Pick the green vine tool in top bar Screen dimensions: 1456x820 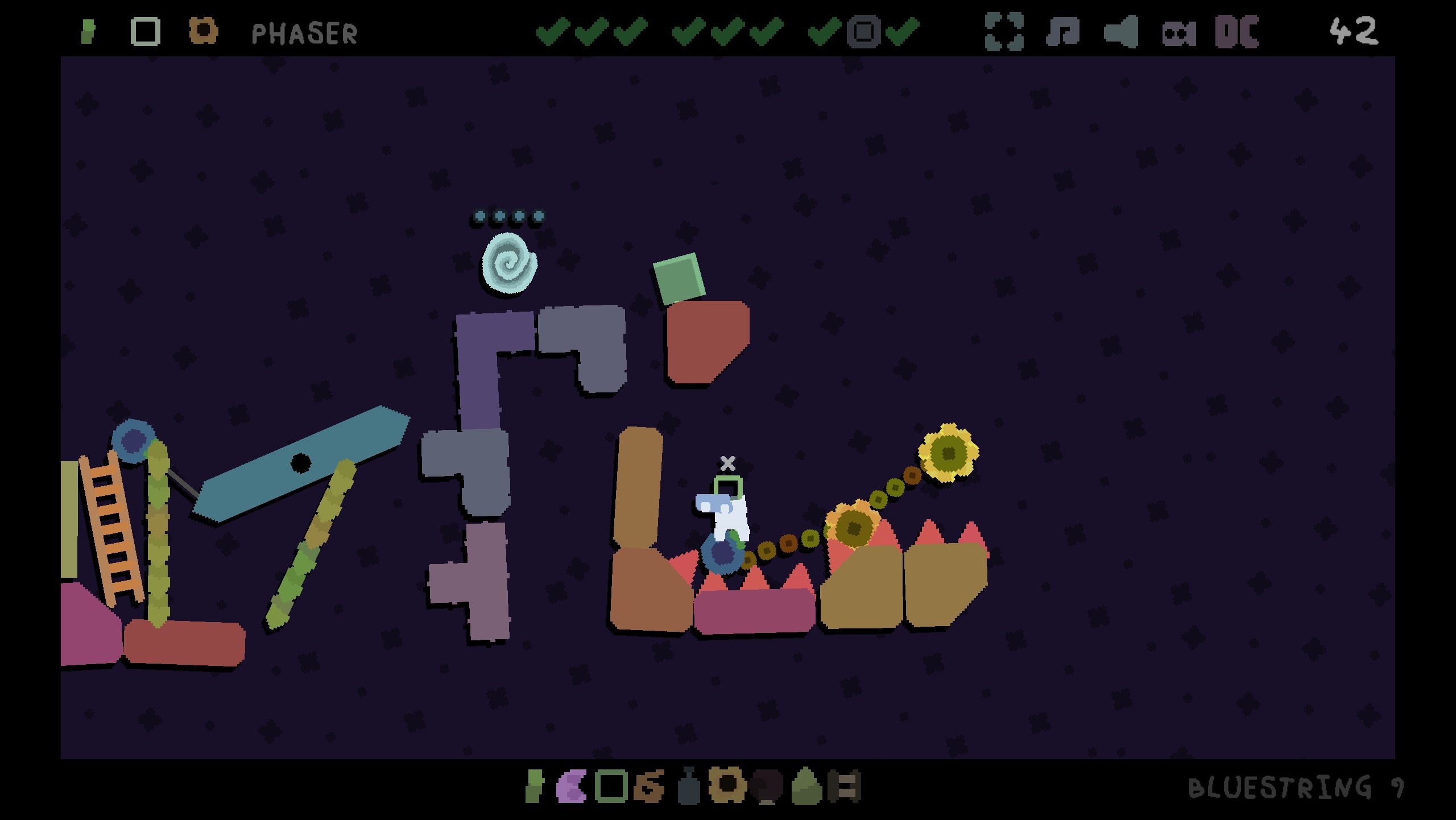(x=88, y=32)
